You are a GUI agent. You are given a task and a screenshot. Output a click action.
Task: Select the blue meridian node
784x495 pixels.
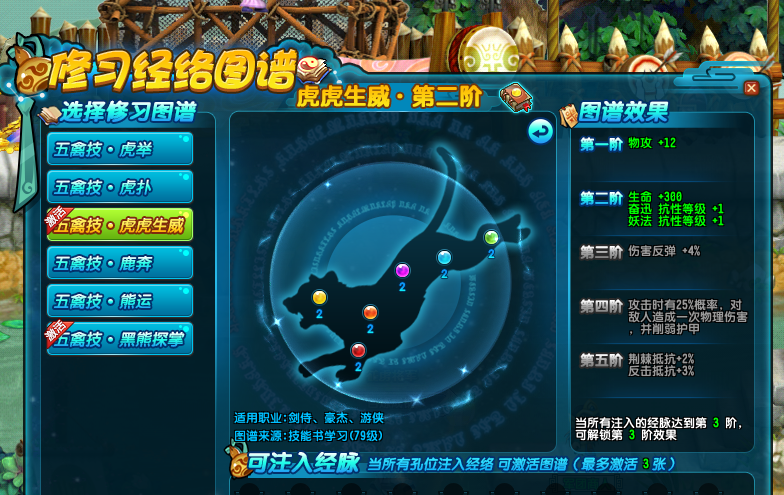tap(444, 257)
